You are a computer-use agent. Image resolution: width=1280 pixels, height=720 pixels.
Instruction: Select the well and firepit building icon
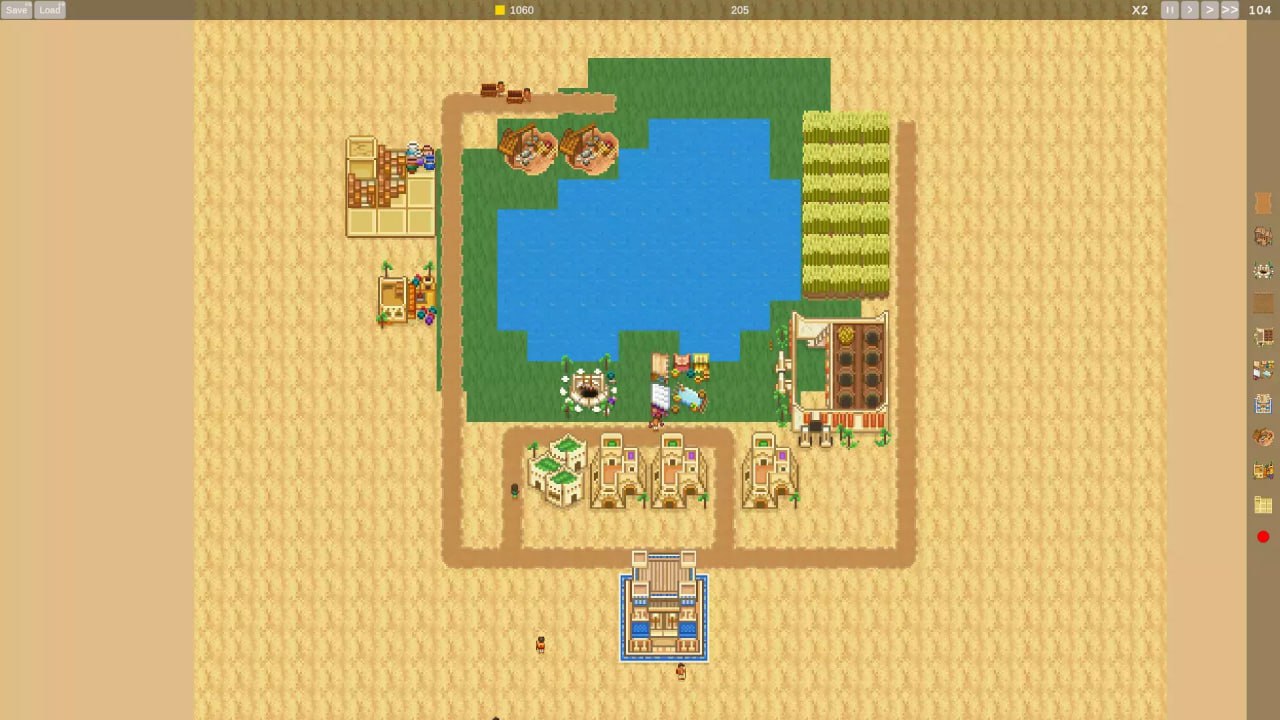pos(1263,270)
